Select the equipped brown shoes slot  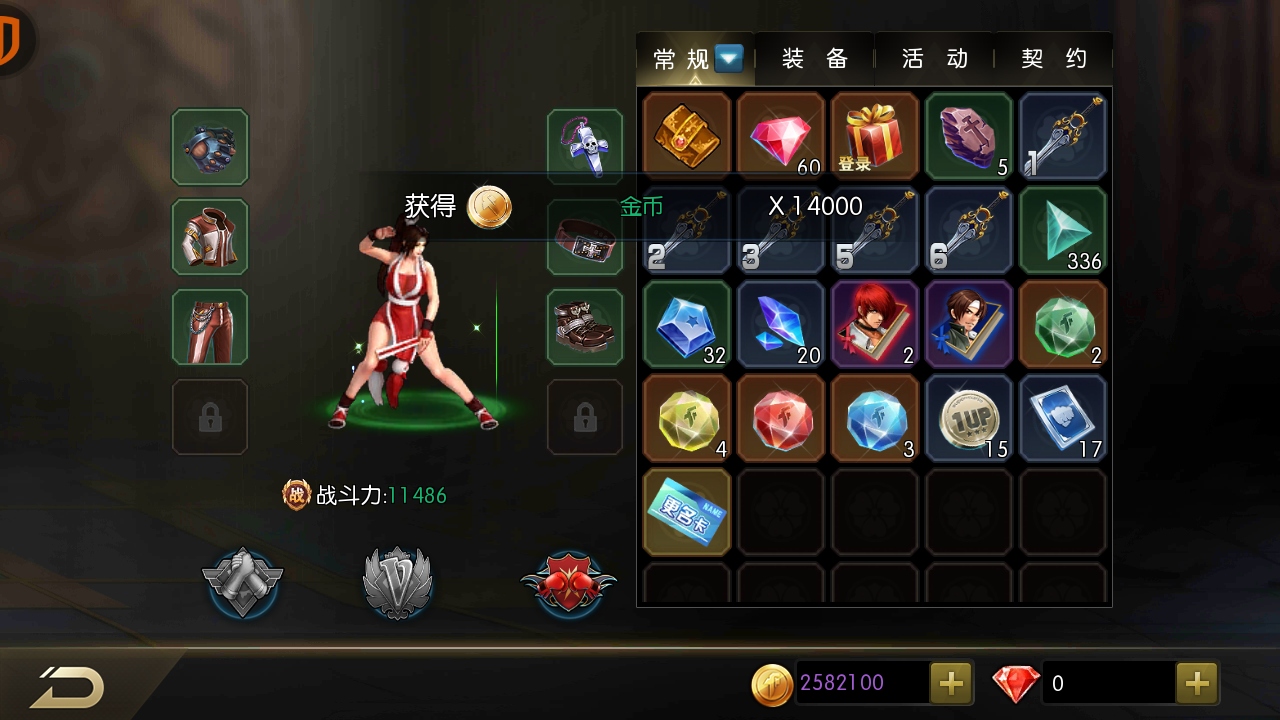(x=585, y=326)
